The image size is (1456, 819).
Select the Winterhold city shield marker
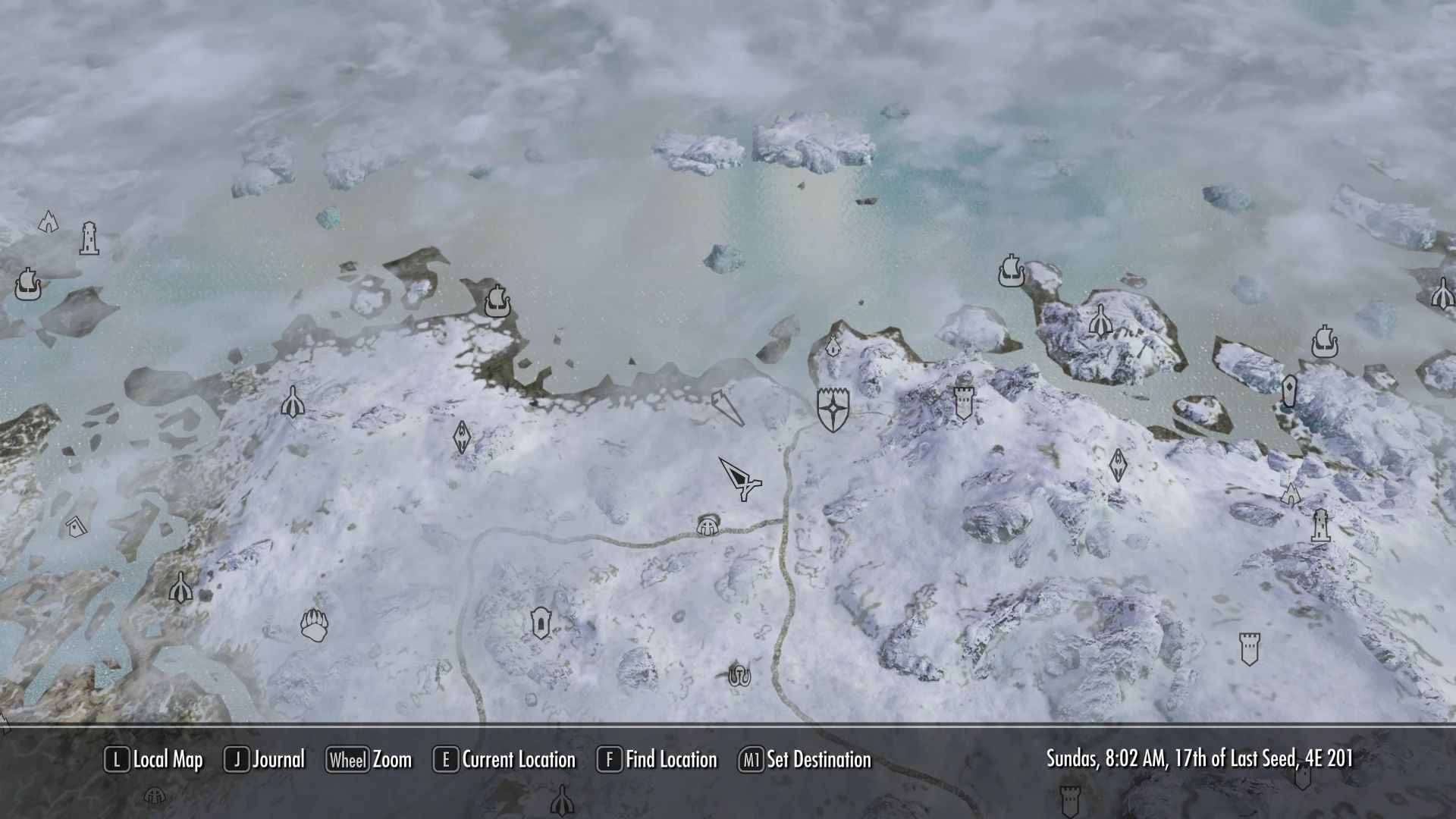pyautogui.click(x=833, y=409)
